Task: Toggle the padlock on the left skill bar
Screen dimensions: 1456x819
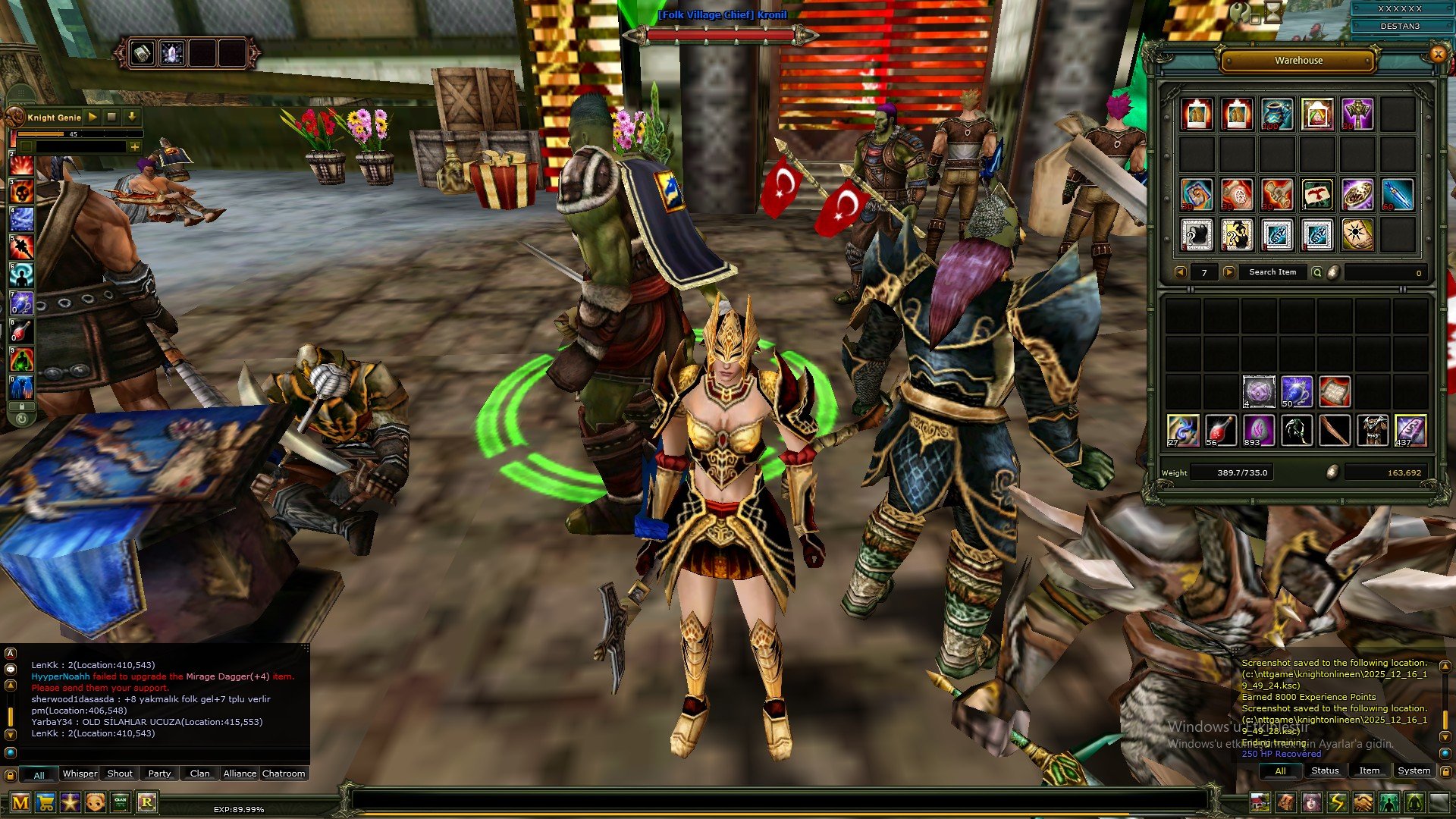Action: point(22,406)
